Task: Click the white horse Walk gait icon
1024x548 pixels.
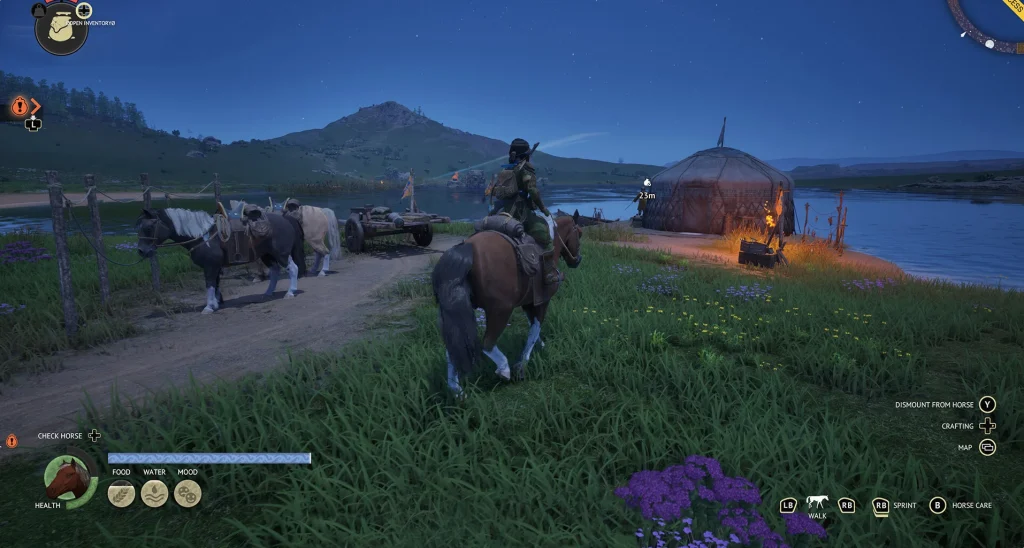Action: (817, 502)
